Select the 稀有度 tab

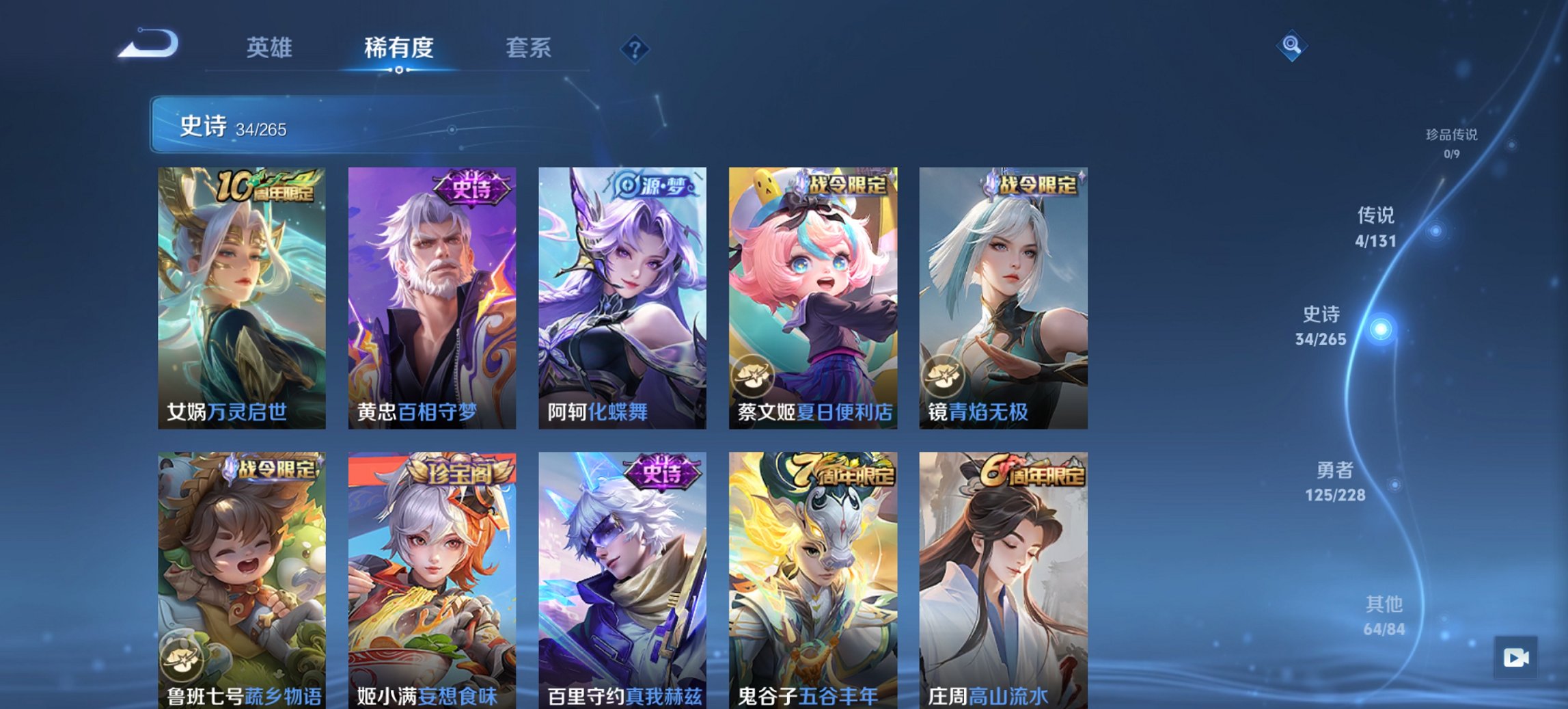tap(397, 48)
